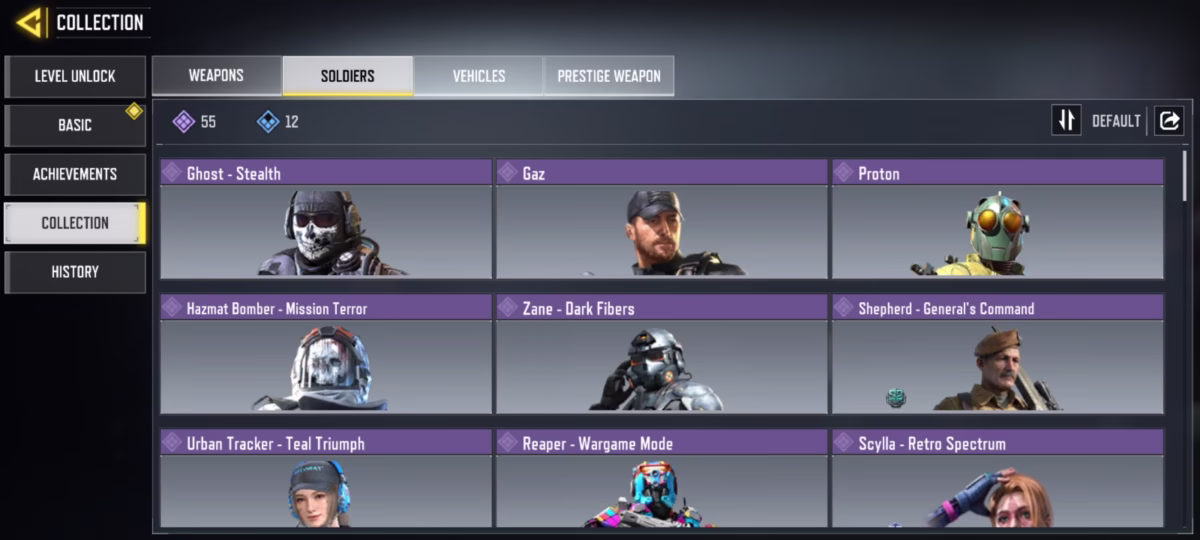
Task: Open the Zane - Dark Fibers card
Action: pos(662,354)
